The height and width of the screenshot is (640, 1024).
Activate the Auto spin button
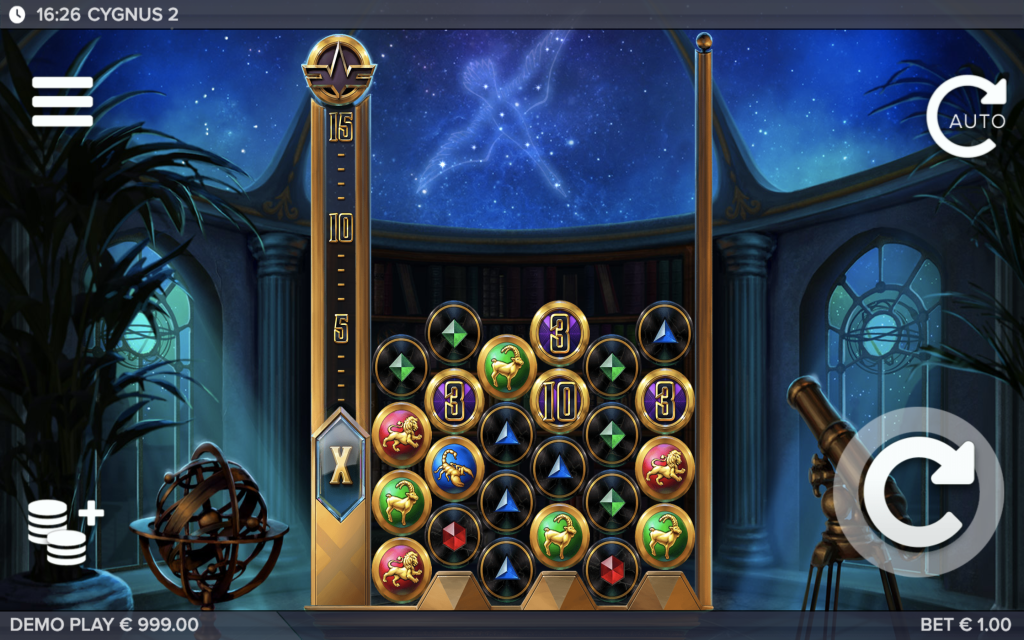(965, 118)
